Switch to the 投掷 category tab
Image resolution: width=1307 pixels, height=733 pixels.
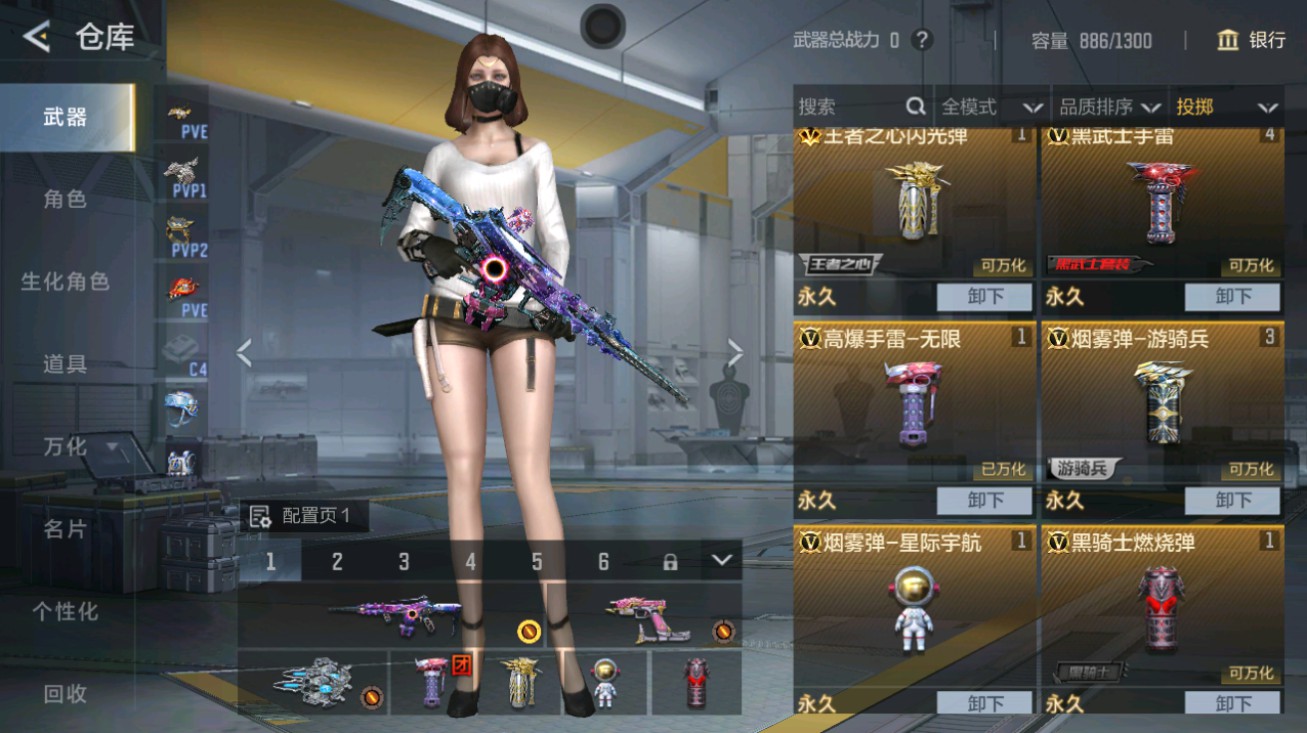coord(1227,106)
